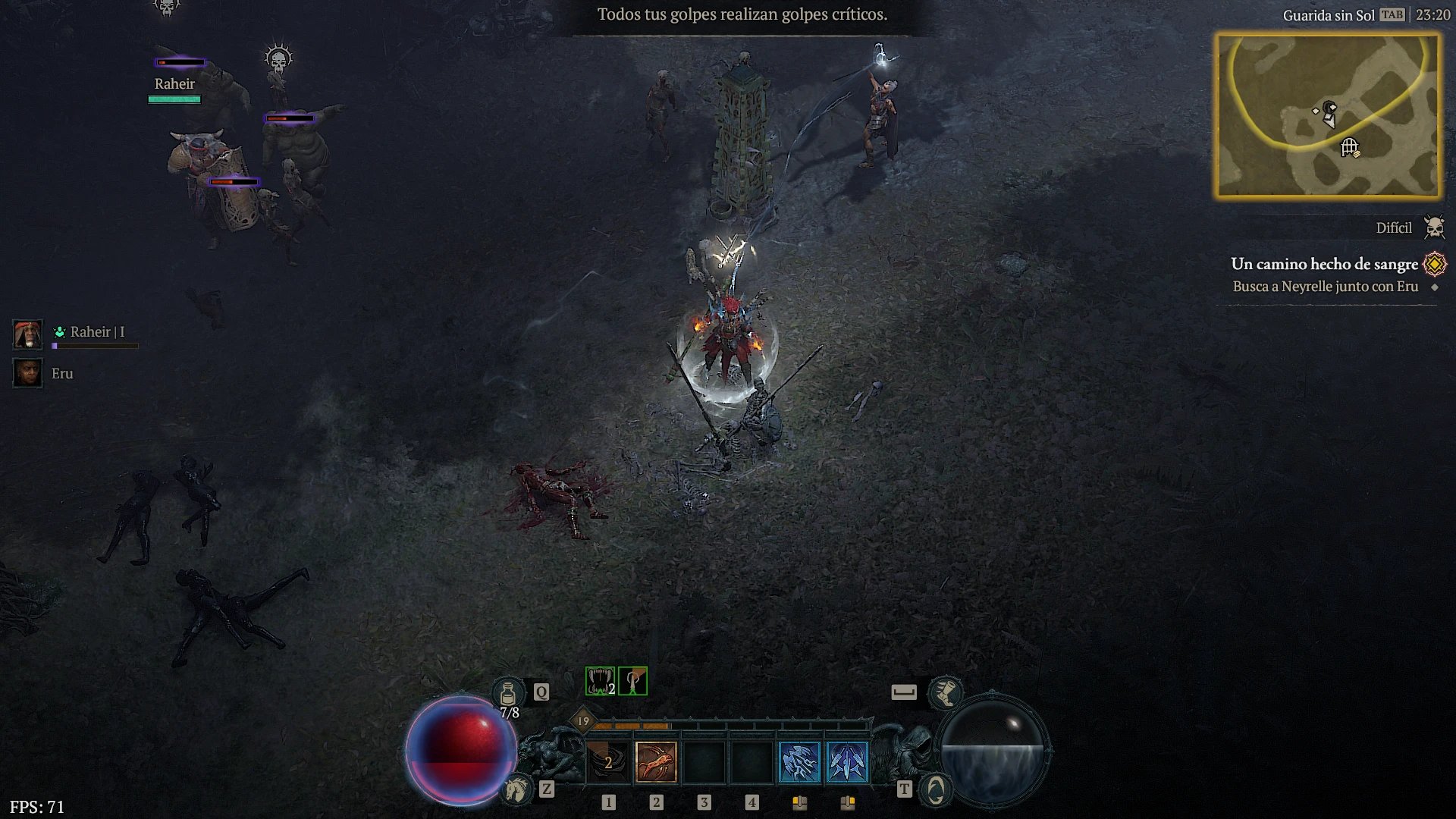Open the town portal icon

tap(935, 789)
